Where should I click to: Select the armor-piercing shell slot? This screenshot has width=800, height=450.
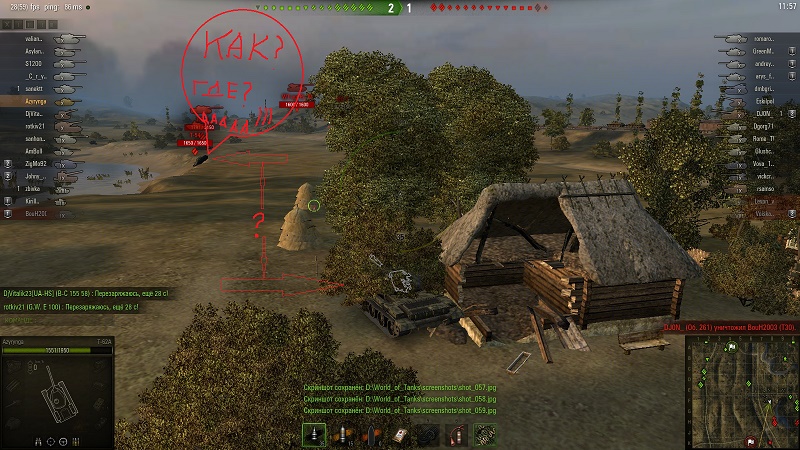point(314,435)
